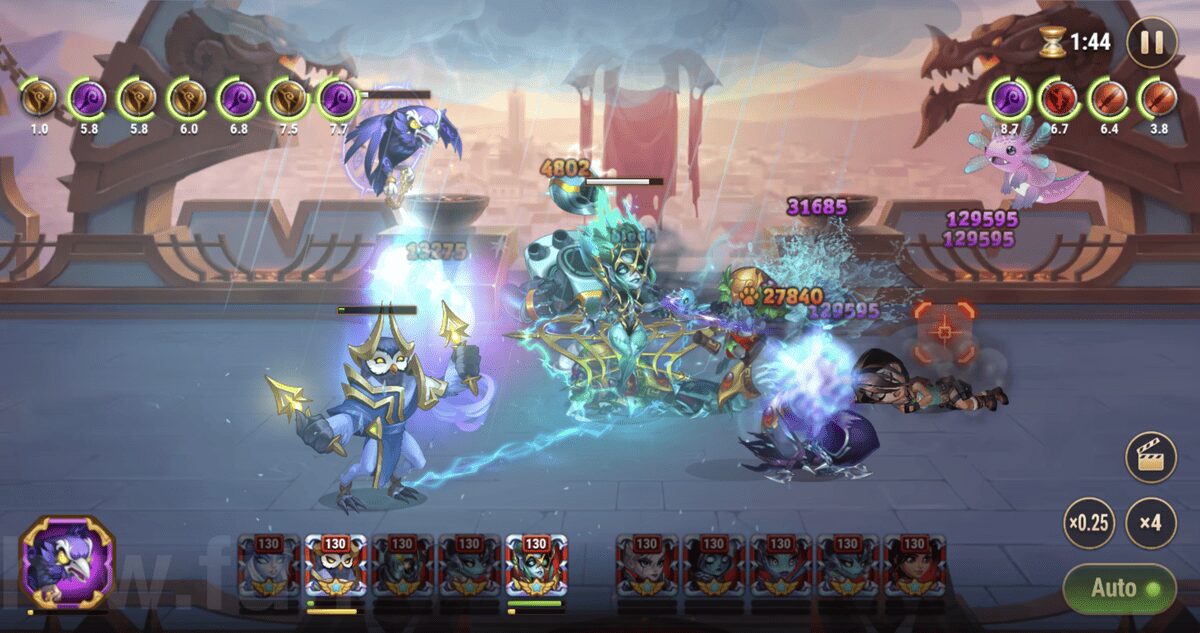Select the owl hero portrait
The image size is (1200, 633).
click(x=335, y=567)
